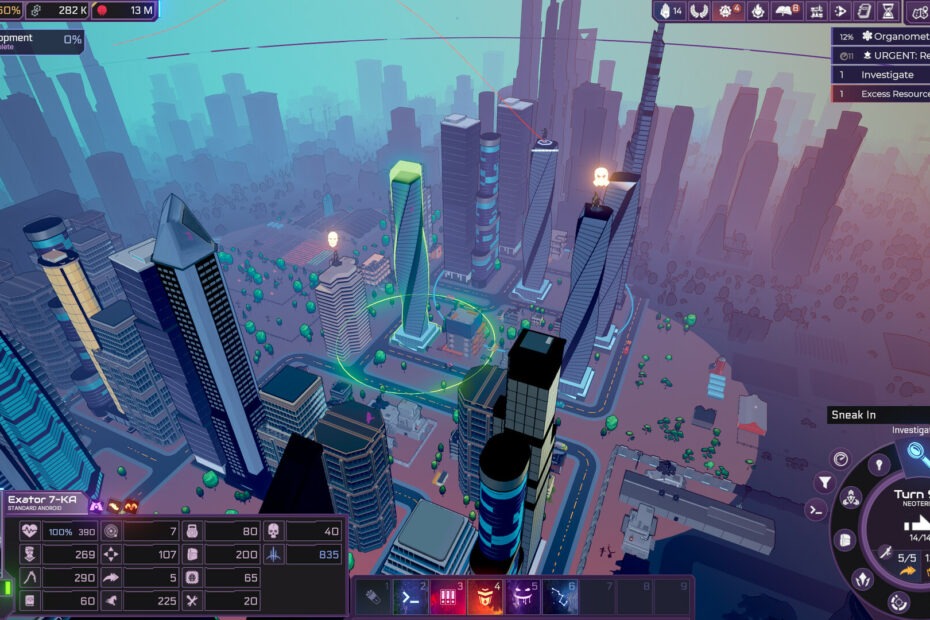This screenshot has height=620, width=930.
Task: Open the Excess Resources alert row
Action: click(x=881, y=93)
